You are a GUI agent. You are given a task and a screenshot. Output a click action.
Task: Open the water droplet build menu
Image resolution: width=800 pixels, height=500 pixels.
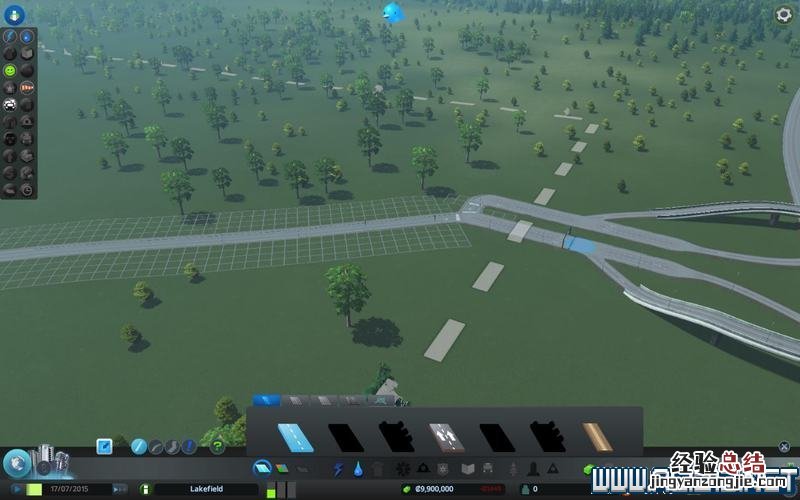click(x=356, y=468)
